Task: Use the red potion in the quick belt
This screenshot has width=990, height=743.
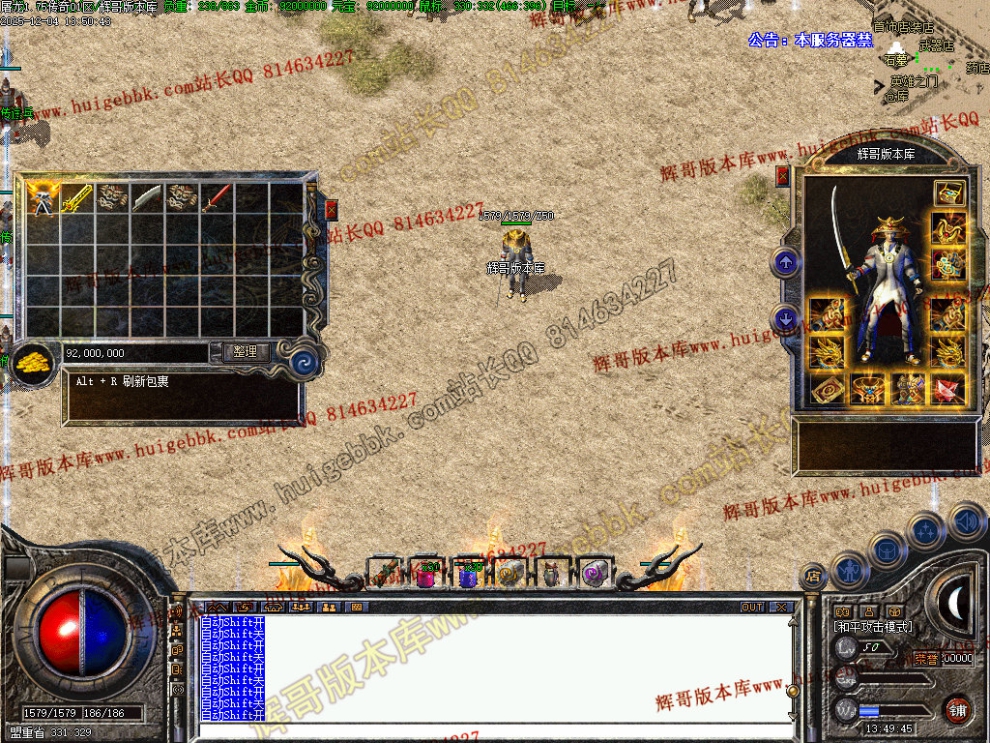Action: [428, 574]
